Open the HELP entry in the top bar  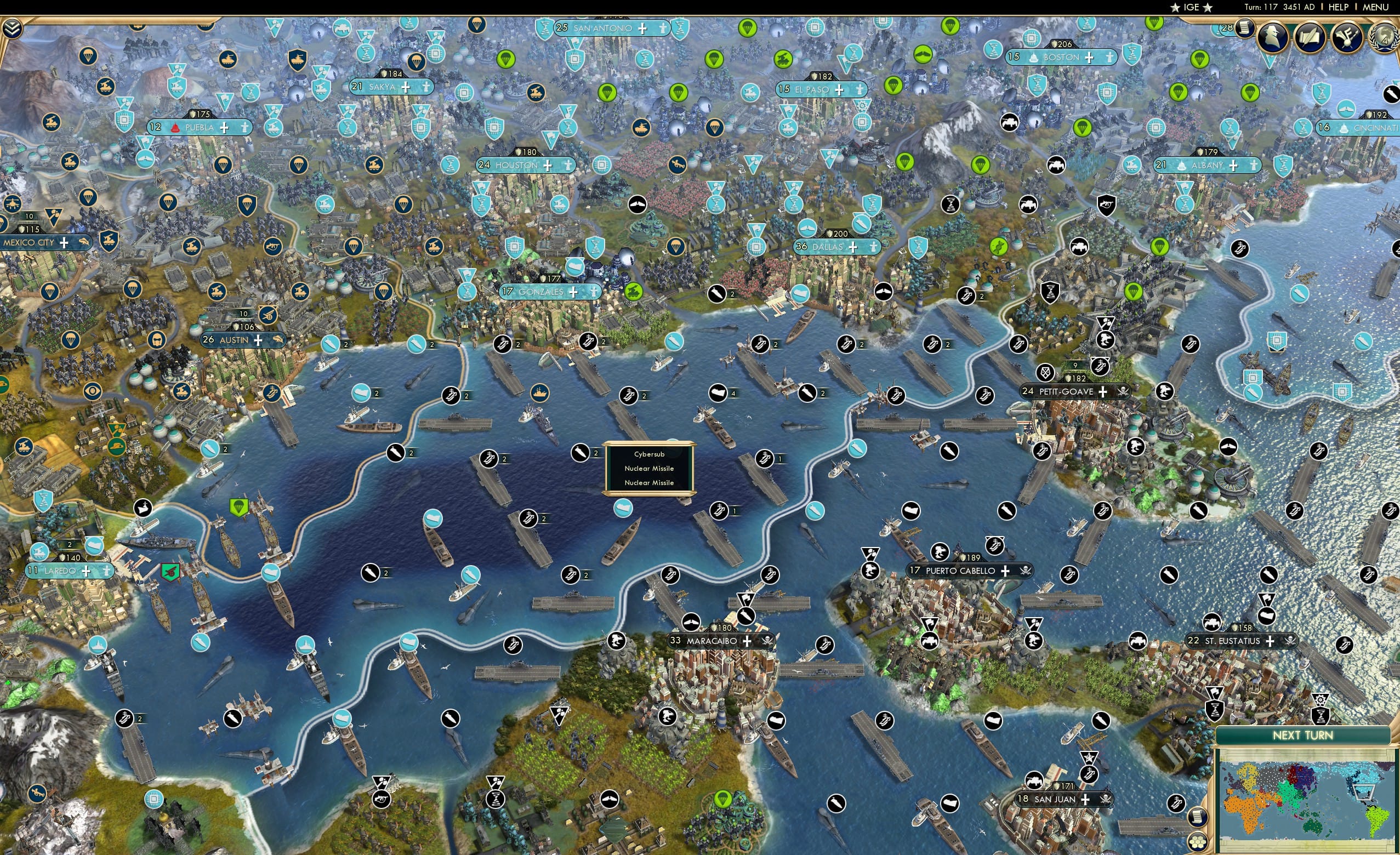[x=1339, y=7]
